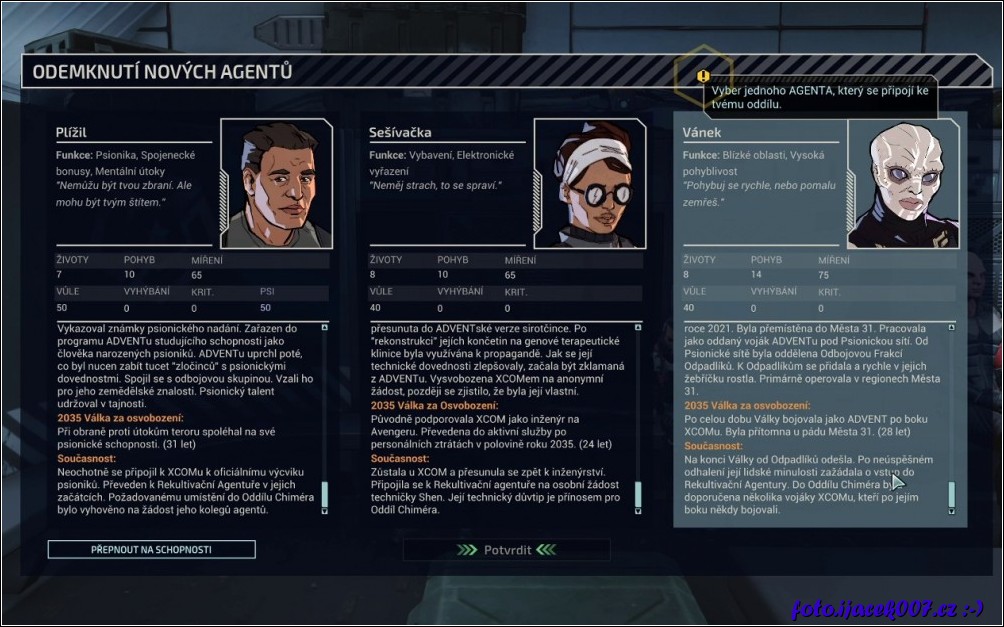Select agent Plížil's portrait
Image resolution: width=1004 pixels, height=627 pixels.
point(275,183)
